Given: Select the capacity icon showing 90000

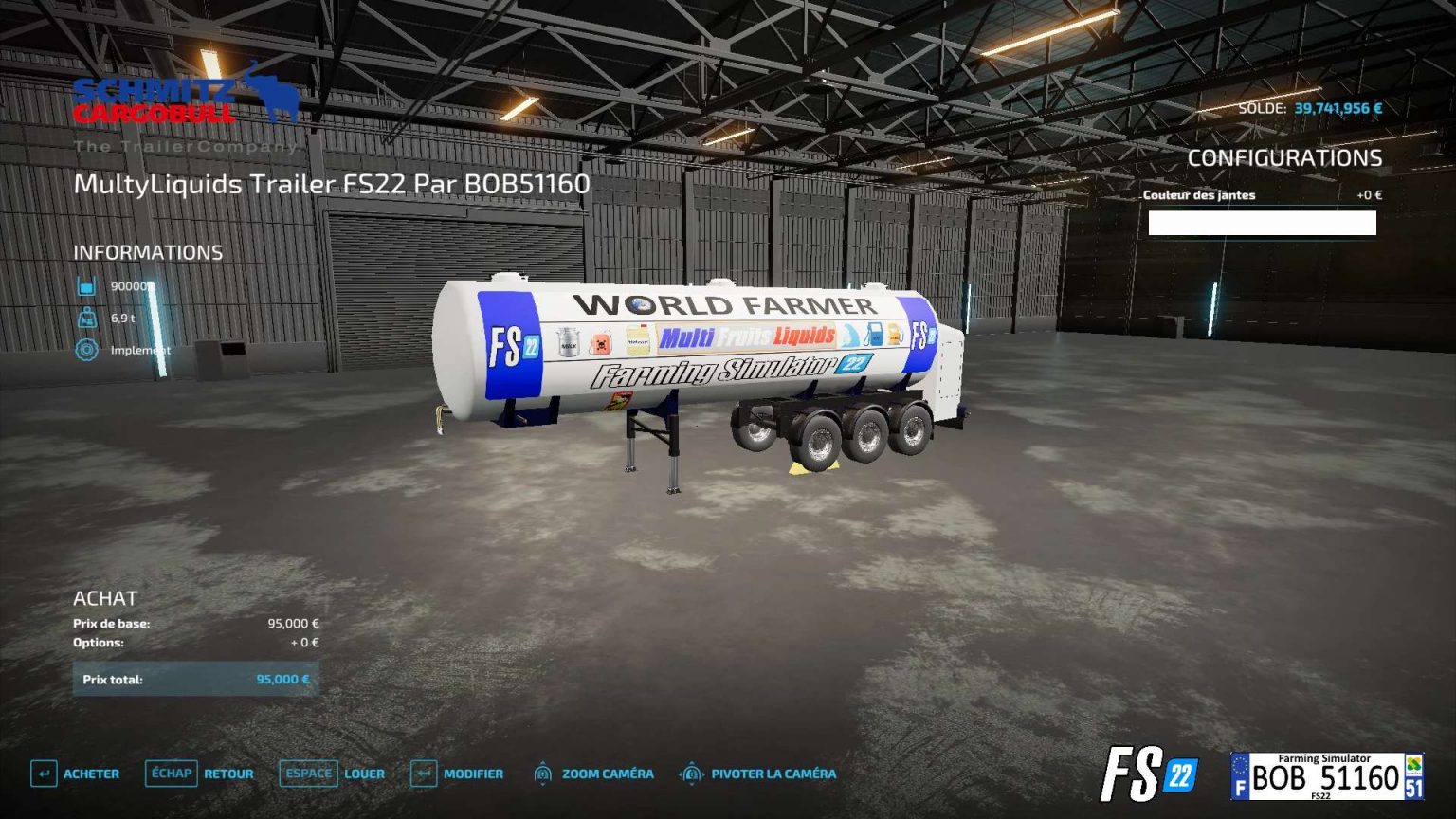Looking at the screenshot, I should pyautogui.click(x=86, y=283).
